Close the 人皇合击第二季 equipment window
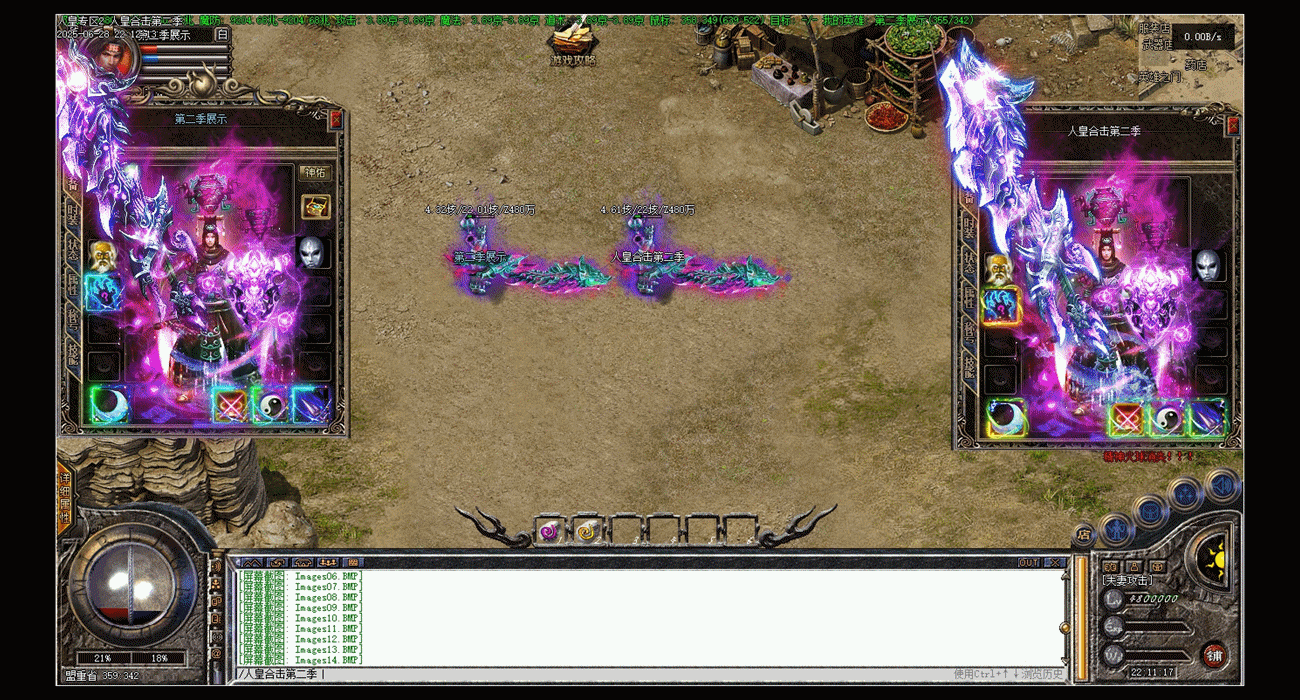Screen dimensions: 1300x700 (1233, 126)
